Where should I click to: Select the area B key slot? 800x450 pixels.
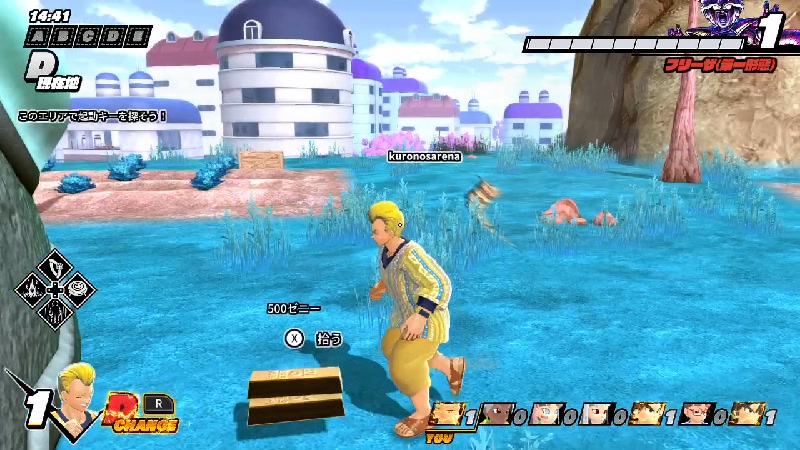pos(59,37)
